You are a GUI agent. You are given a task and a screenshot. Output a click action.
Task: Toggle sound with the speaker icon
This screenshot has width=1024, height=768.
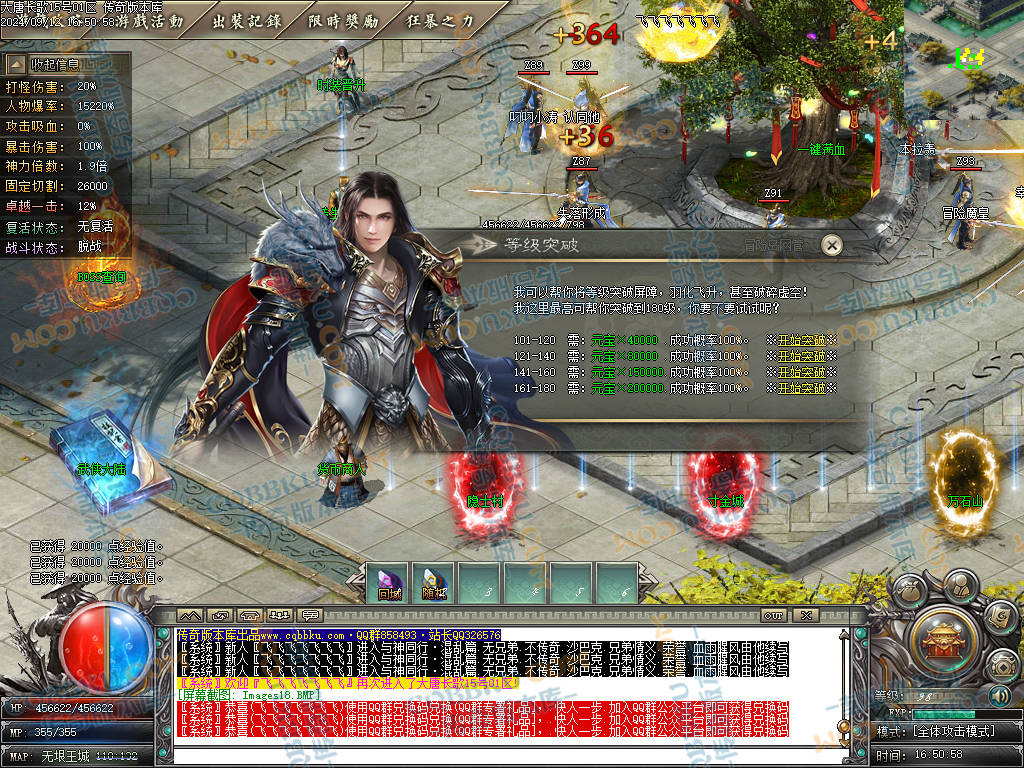1000,695
